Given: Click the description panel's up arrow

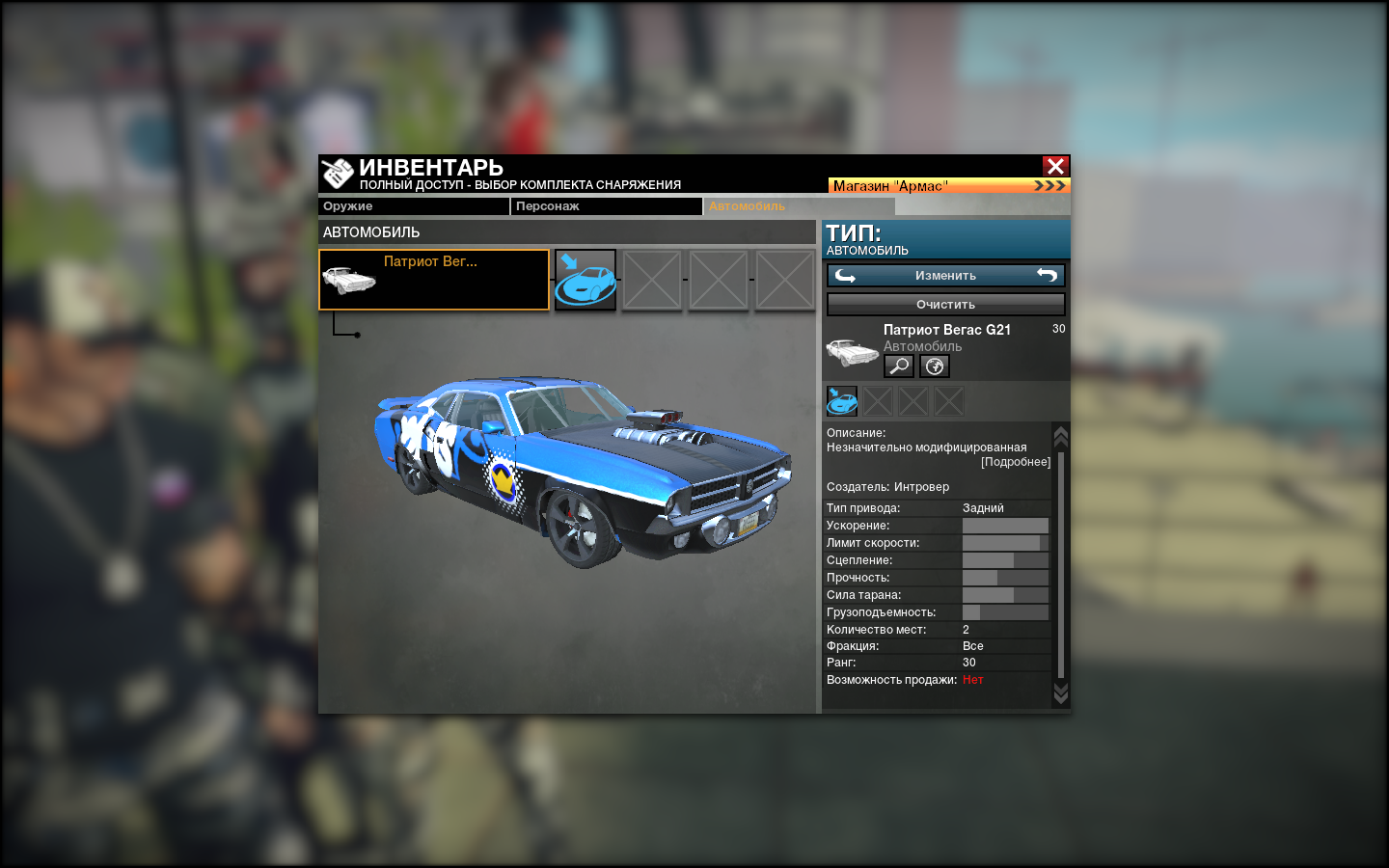Looking at the screenshot, I should [1061, 436].
